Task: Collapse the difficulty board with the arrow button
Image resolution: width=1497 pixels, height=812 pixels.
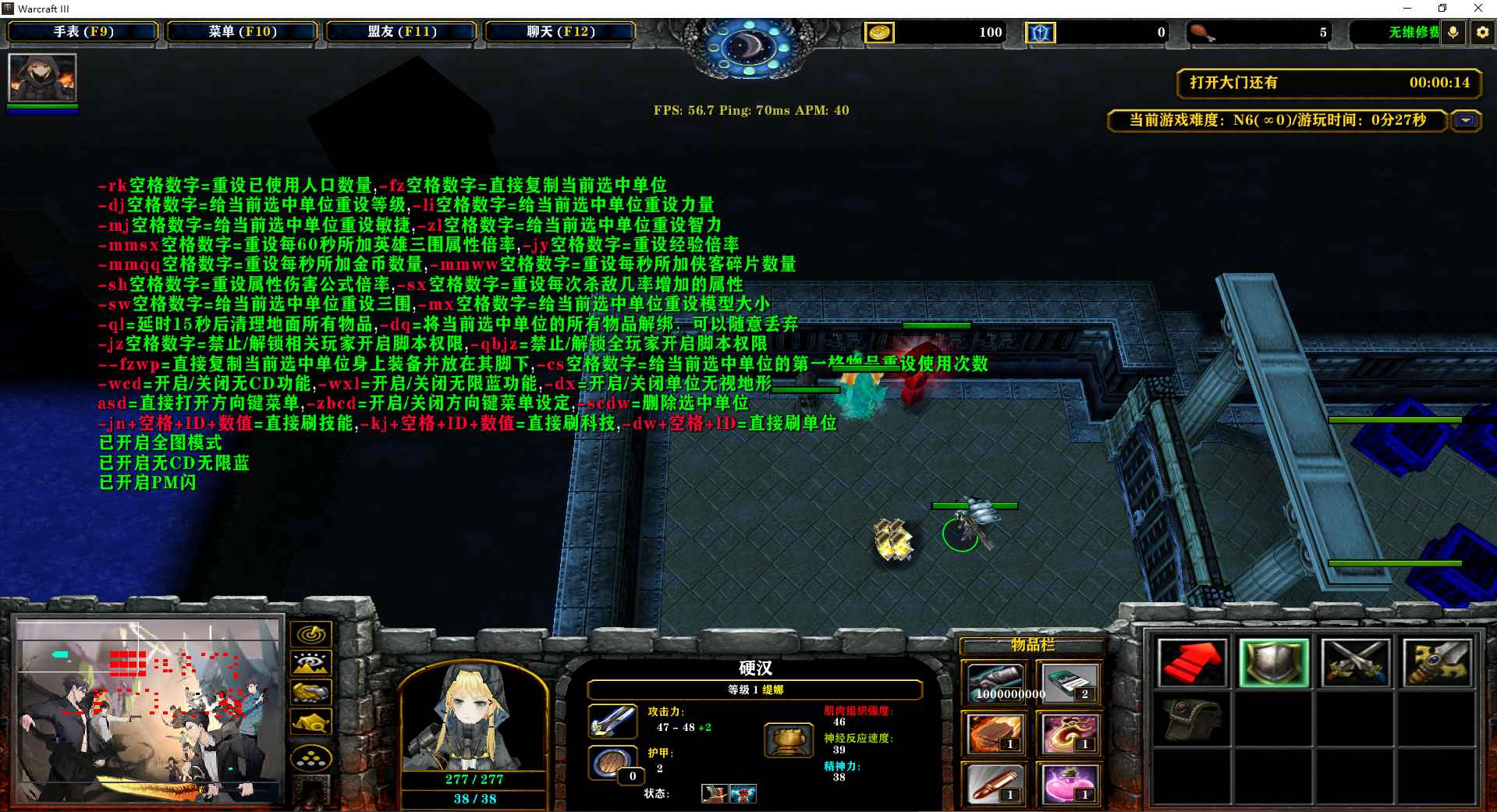Action: tap(1467, 121)
